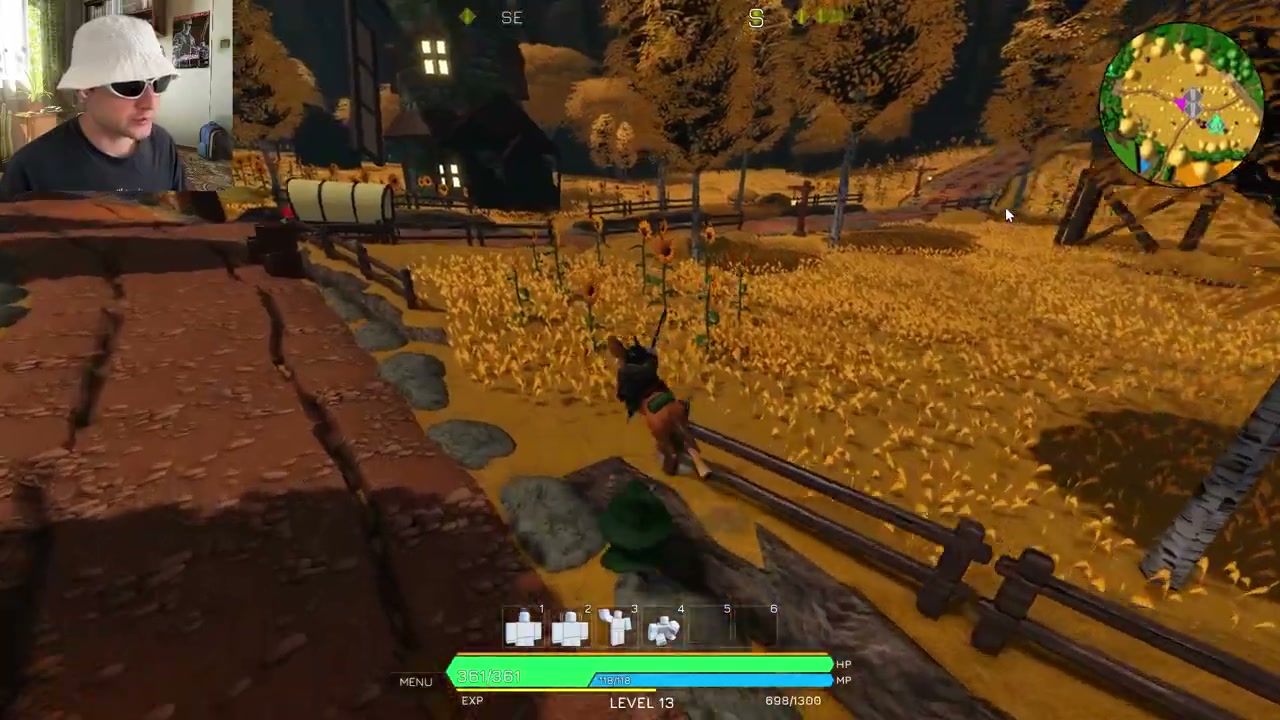Open the MENU
The width and height of the screenshot is (1280, 720).
[x=415, y=681]
